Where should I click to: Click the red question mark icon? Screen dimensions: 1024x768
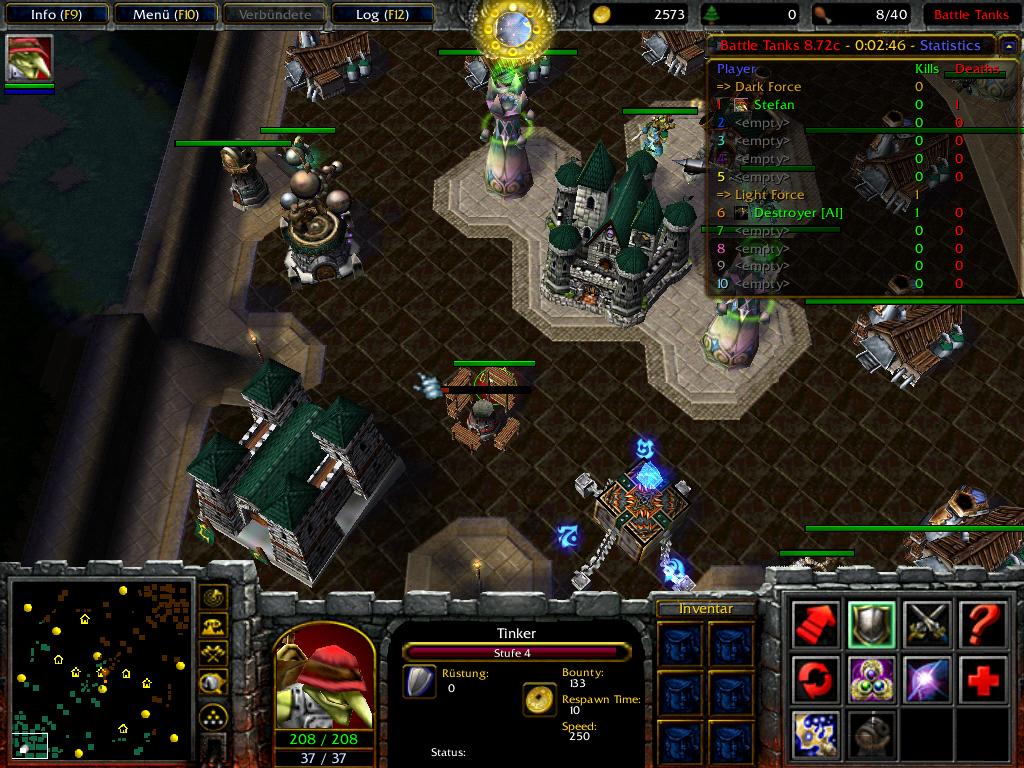pyautogui.click(x=983, y=625)
